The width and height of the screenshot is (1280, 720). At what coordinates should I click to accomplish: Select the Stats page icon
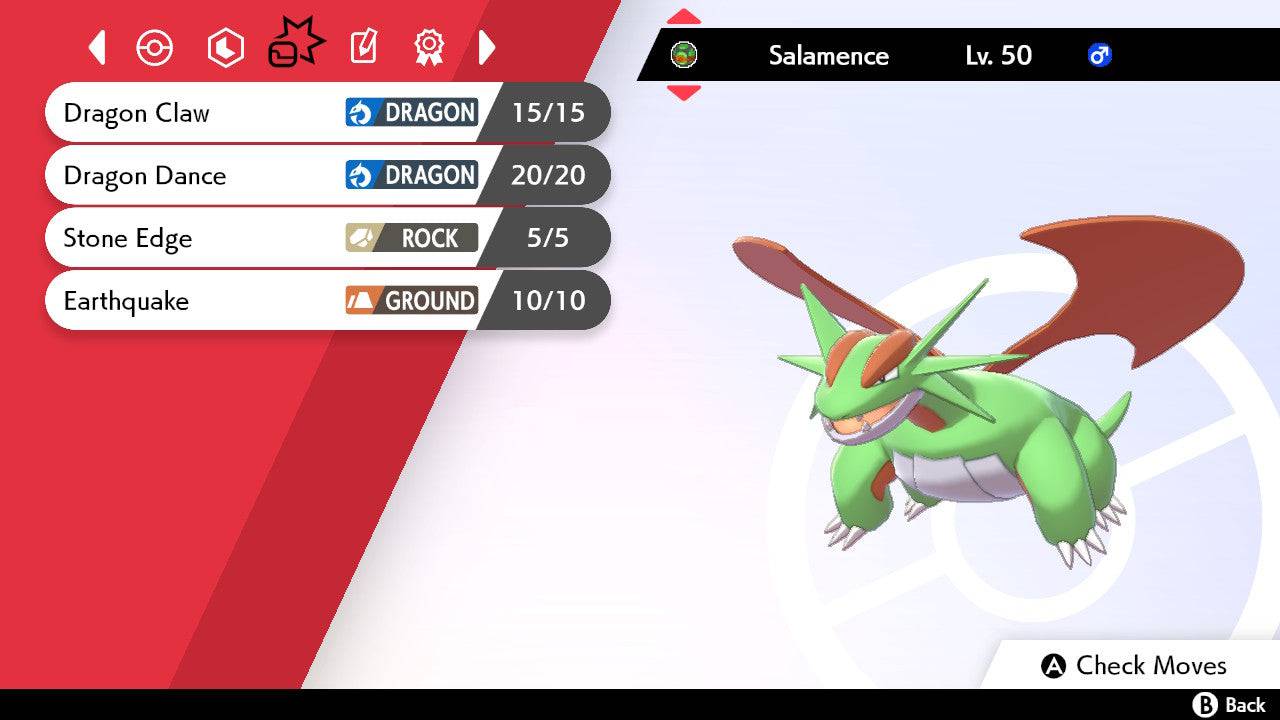point(225,47)
